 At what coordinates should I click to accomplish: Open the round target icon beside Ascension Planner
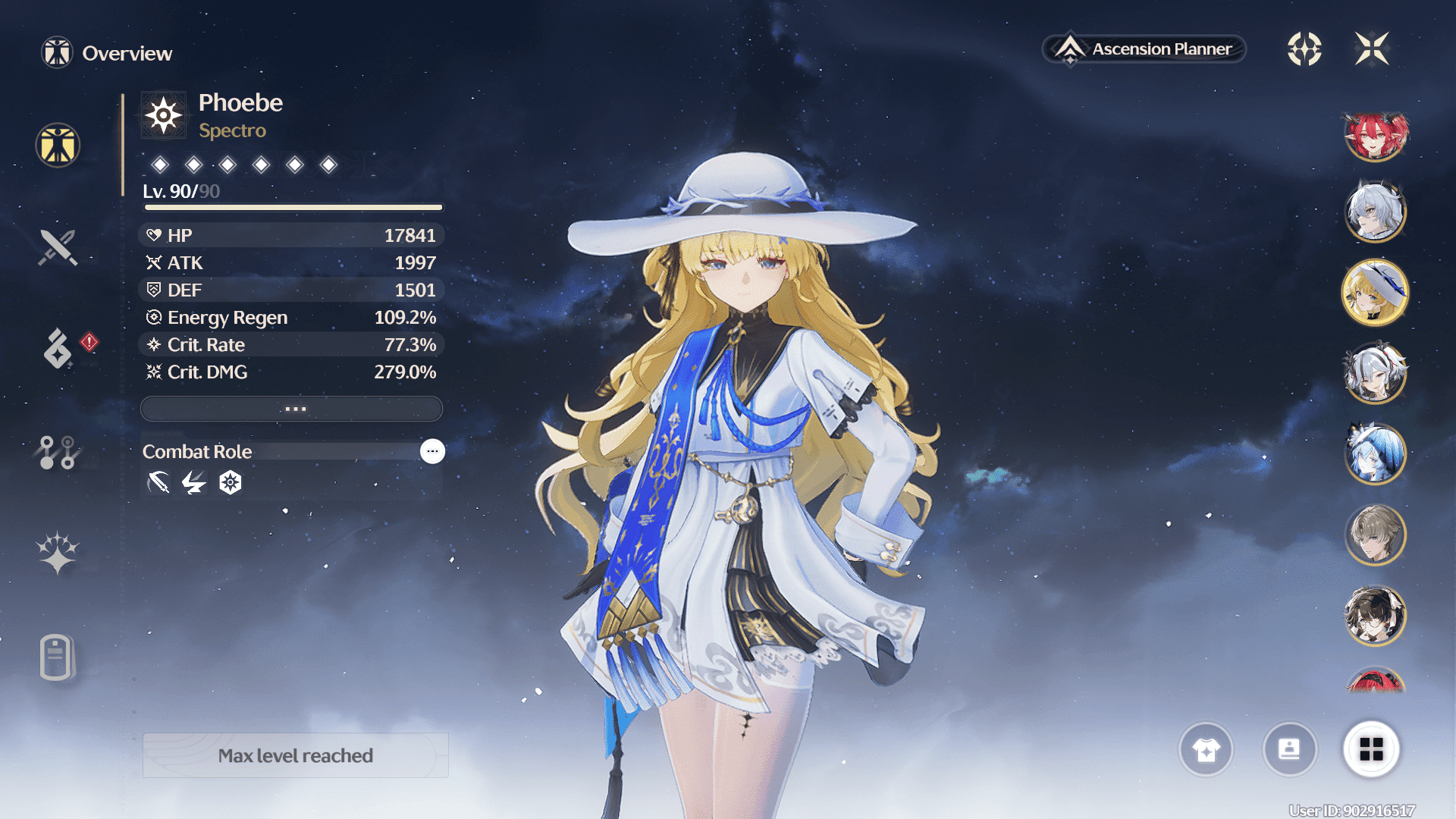point(1304,49)
